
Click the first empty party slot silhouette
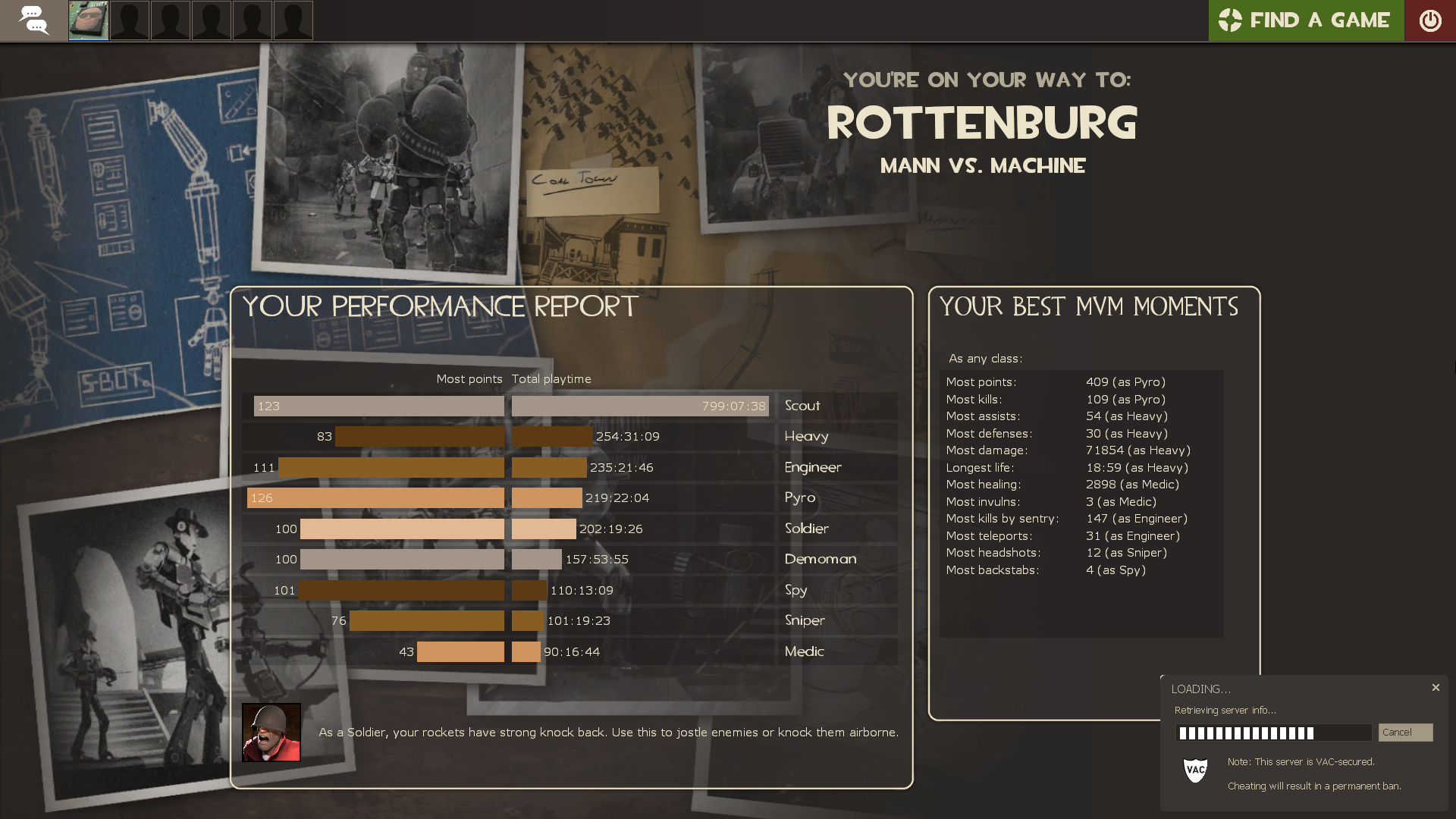(x=130, y=20)
